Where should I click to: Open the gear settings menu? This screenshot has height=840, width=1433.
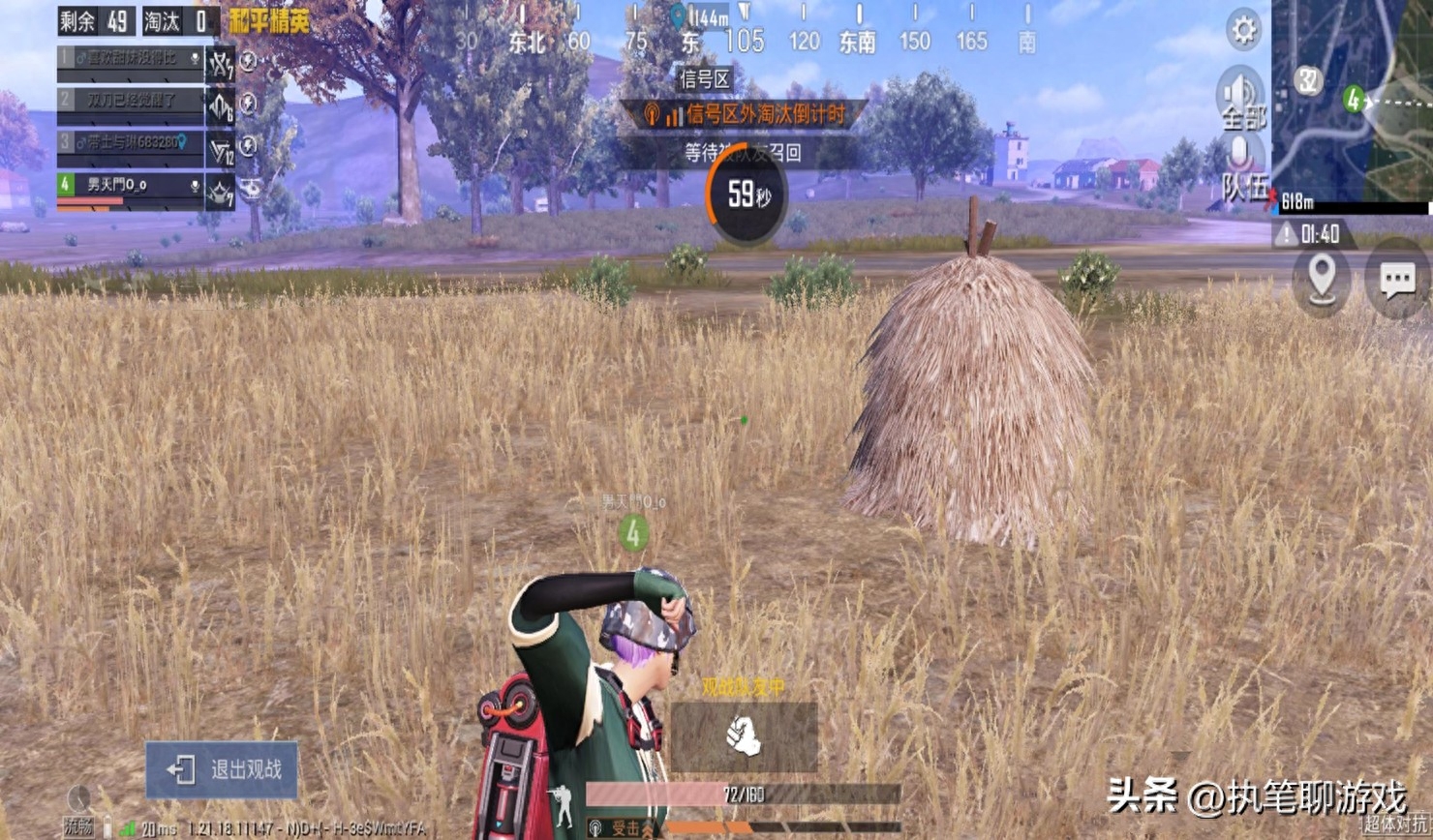1243,30
